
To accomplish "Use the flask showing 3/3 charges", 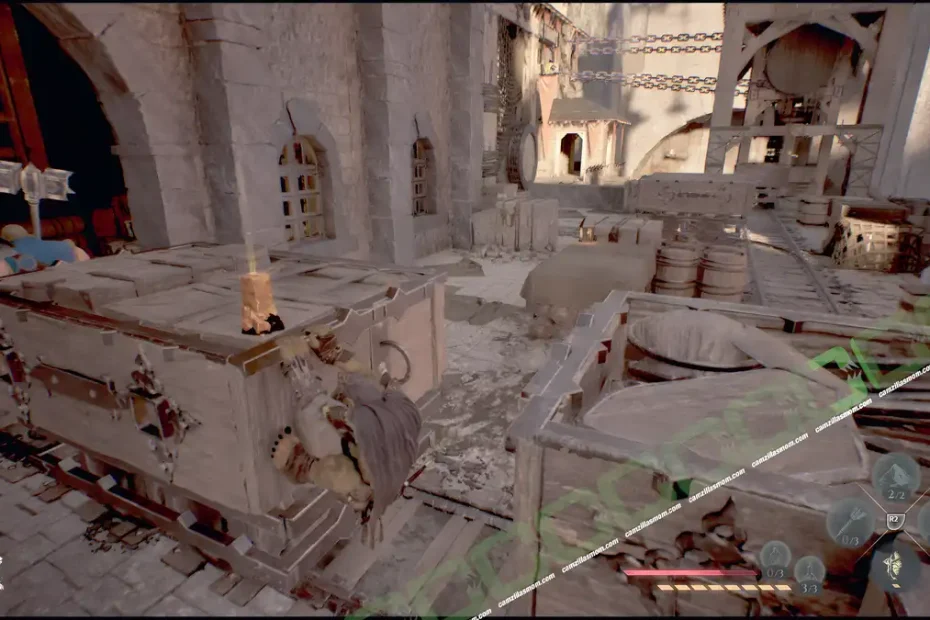I will click(809, 571).
